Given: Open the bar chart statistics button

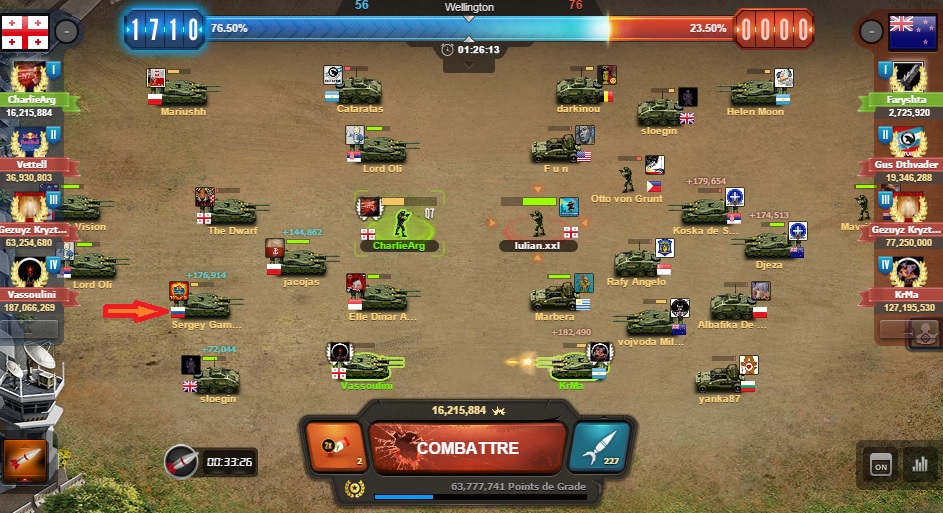Looking at the screenshot, I should click(917, 464).
